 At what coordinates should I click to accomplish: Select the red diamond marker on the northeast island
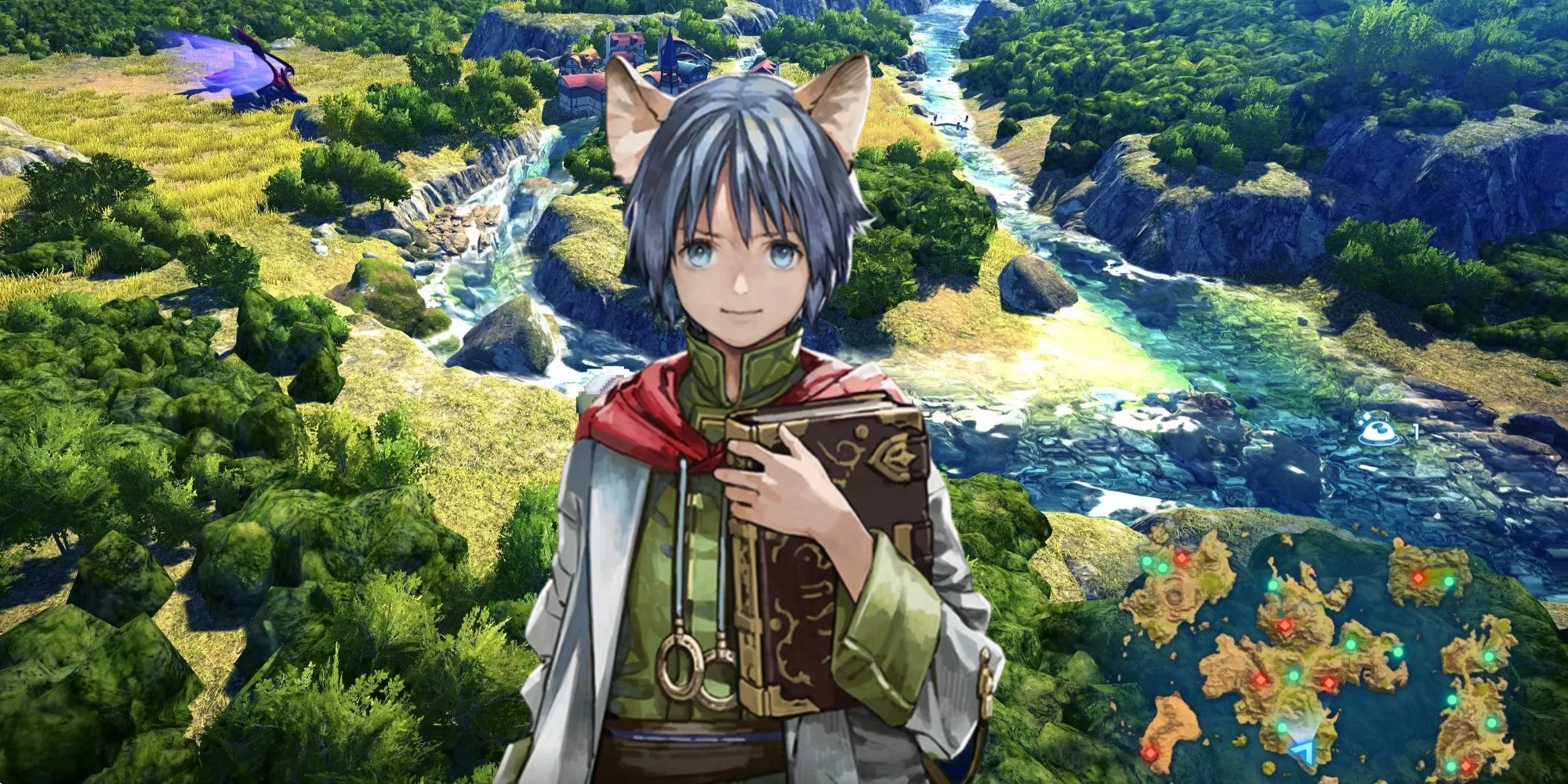click(x=1418, y=578)
